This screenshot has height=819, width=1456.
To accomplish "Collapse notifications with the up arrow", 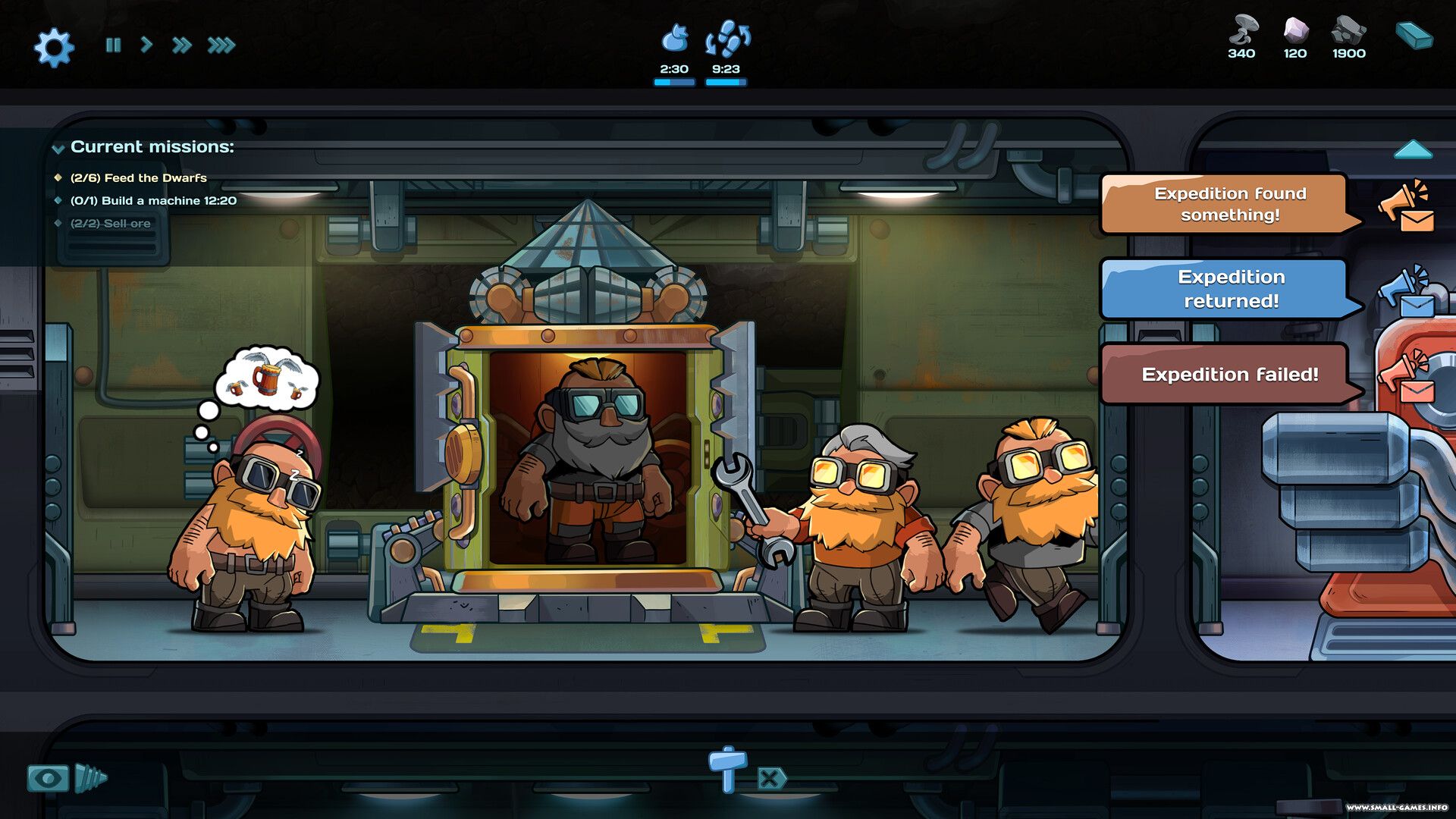I will pyautogui.click(x=1413, y=149).
